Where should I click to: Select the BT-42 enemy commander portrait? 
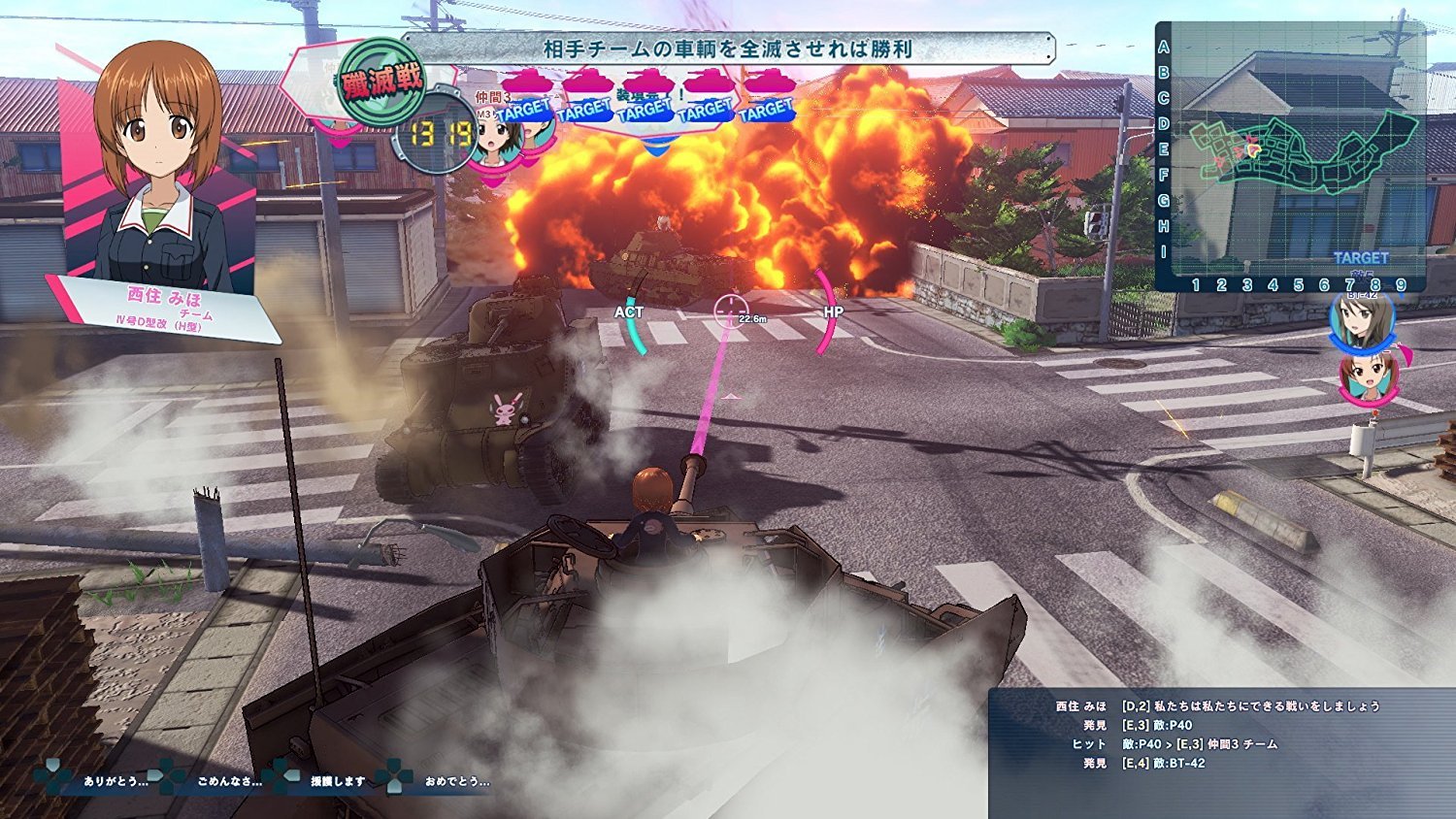(1361, 320)
